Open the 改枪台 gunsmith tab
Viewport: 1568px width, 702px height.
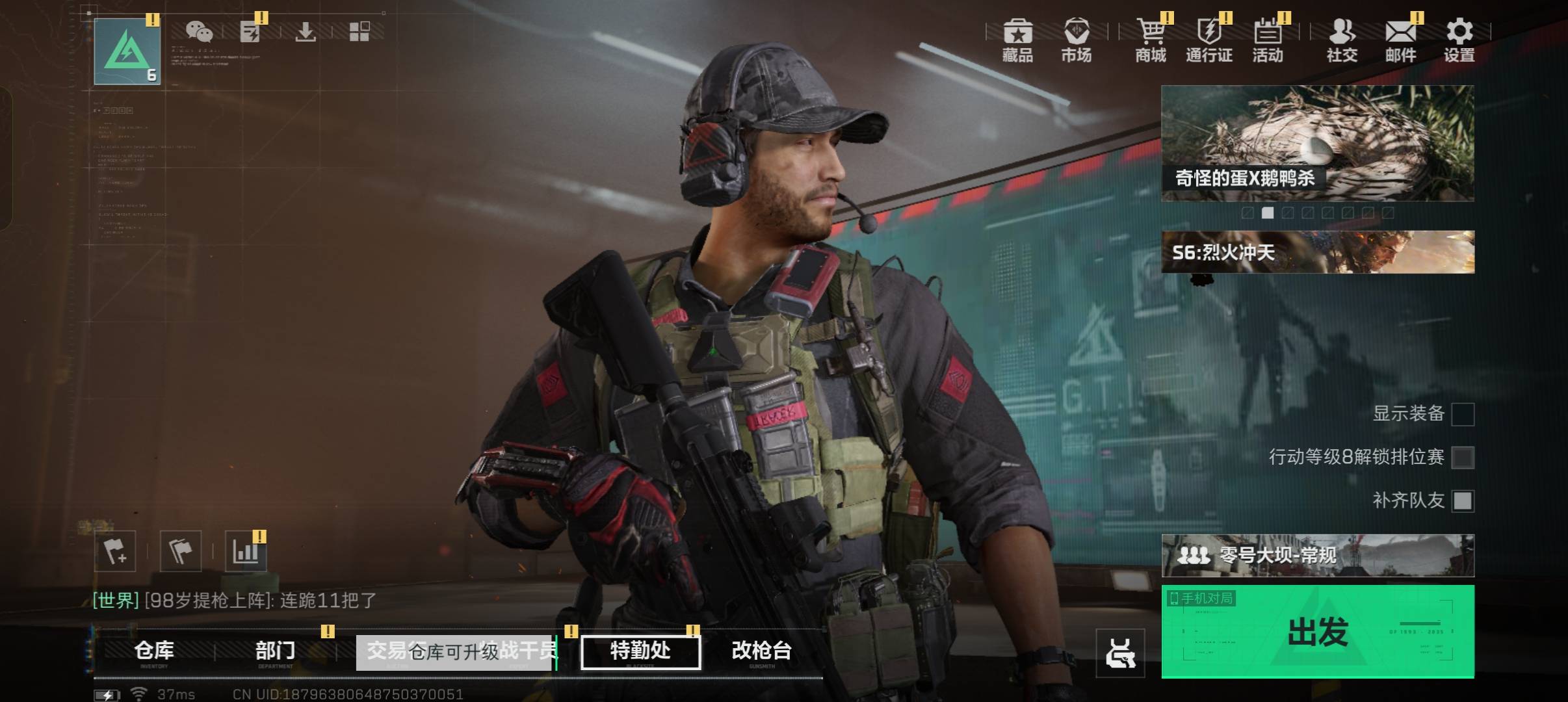761,651
